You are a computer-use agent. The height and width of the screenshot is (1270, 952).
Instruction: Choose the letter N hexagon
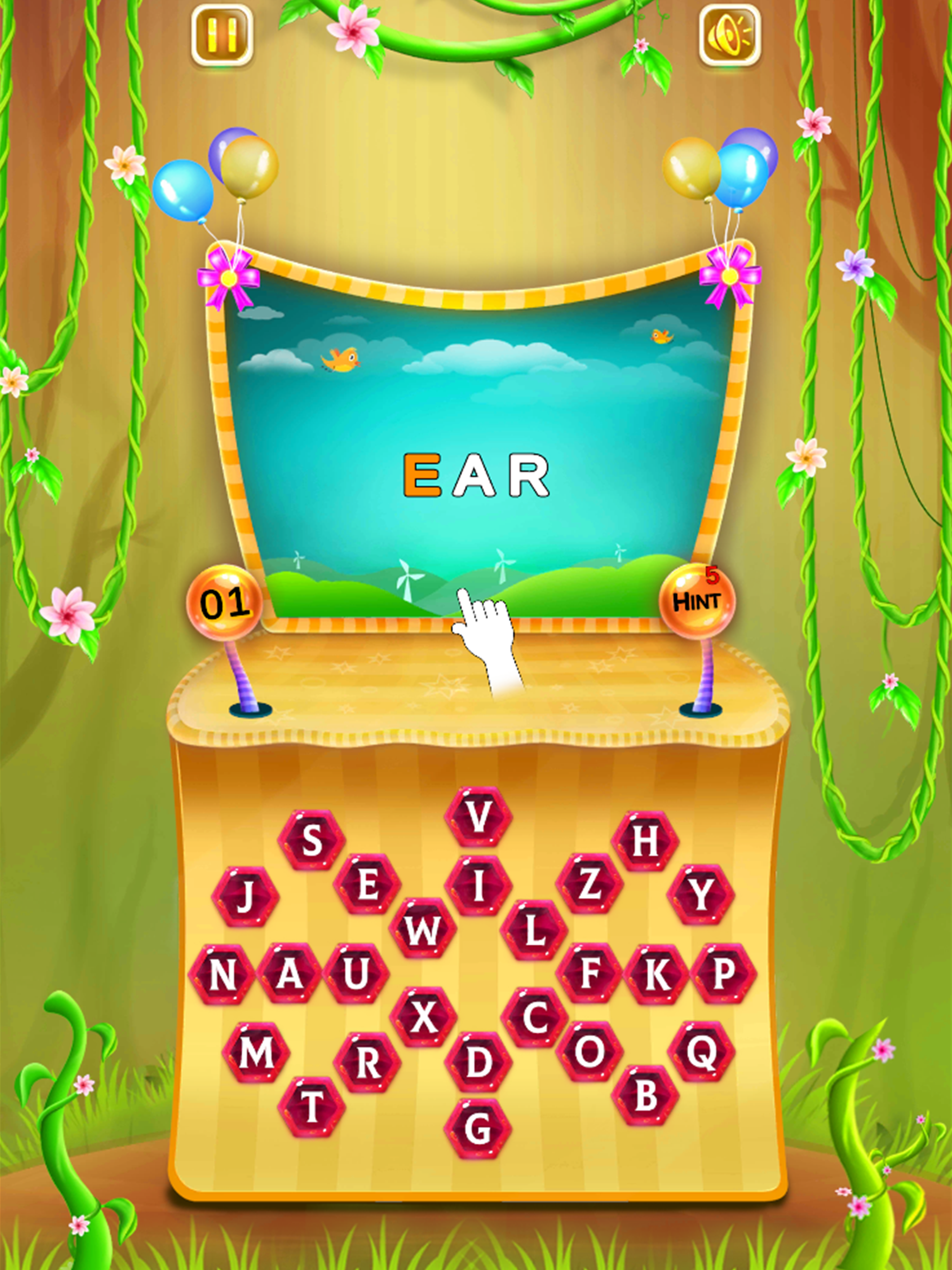pos(222,974)
